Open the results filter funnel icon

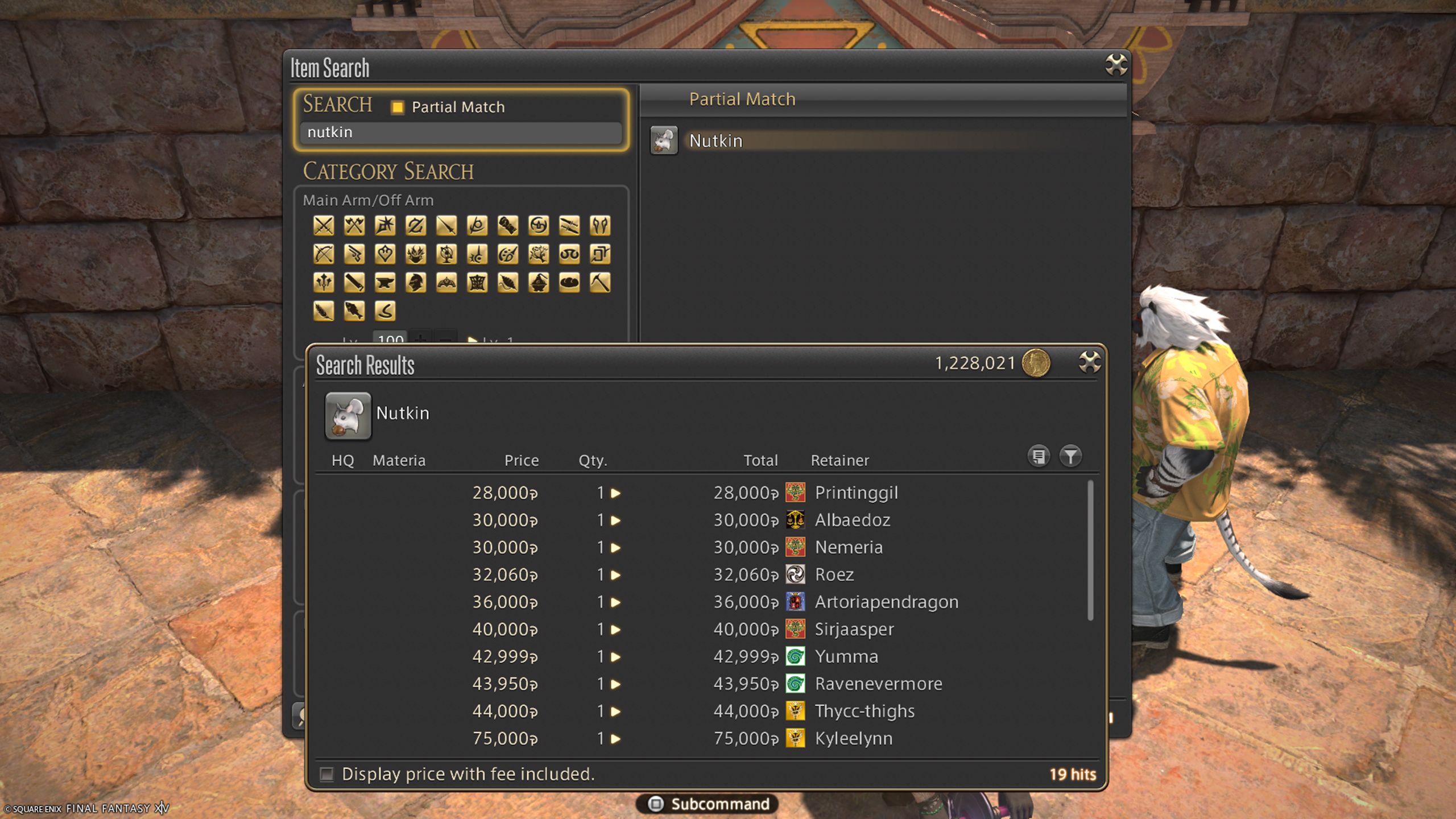(1071, 456)
